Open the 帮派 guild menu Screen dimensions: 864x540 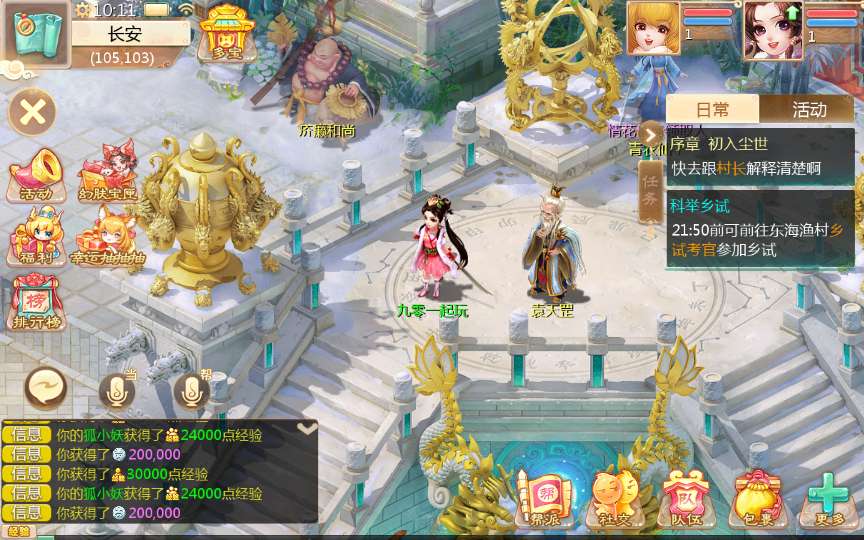(545, 497)
